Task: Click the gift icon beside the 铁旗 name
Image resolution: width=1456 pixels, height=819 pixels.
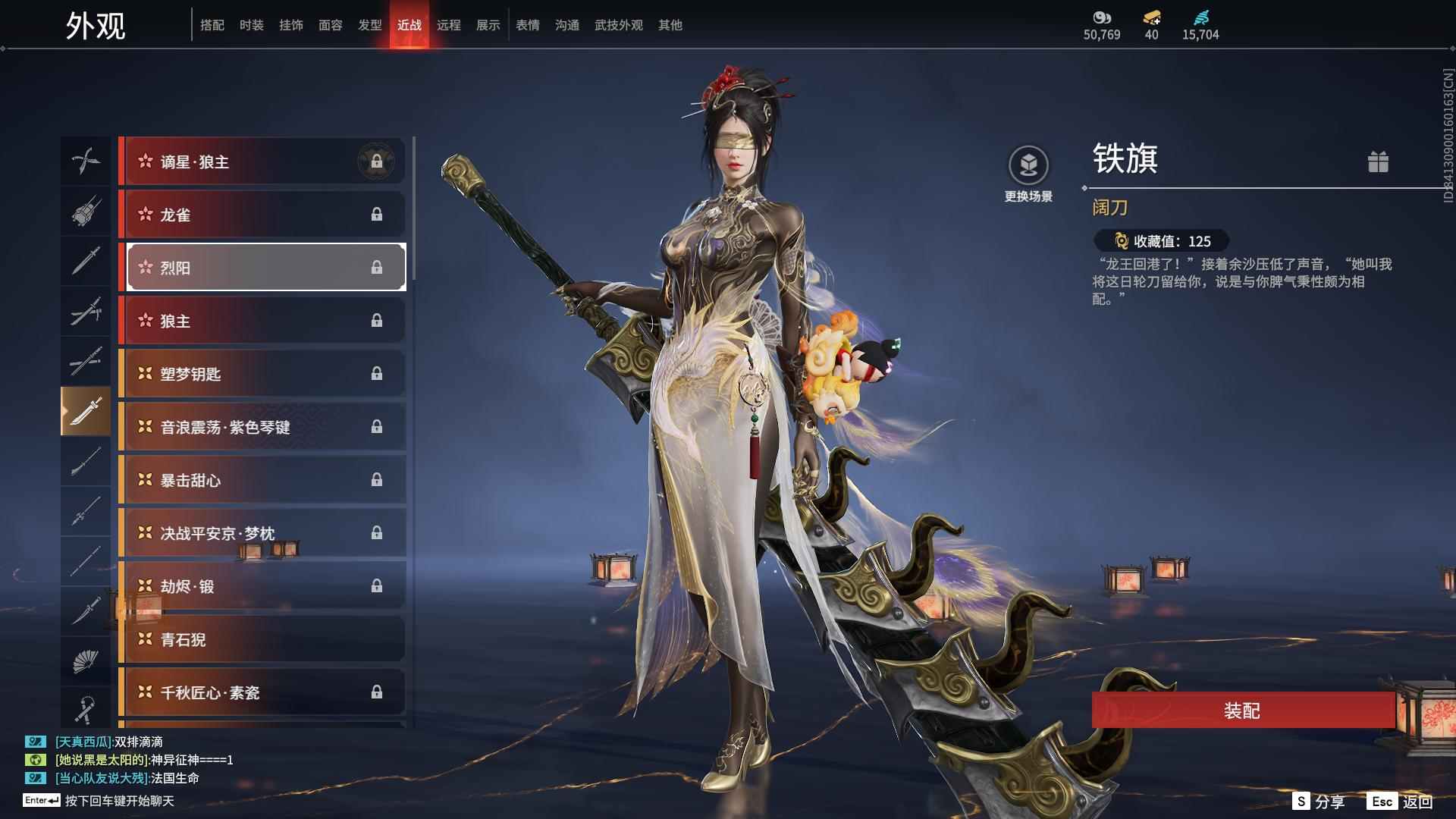Action: coord(1380,162)
